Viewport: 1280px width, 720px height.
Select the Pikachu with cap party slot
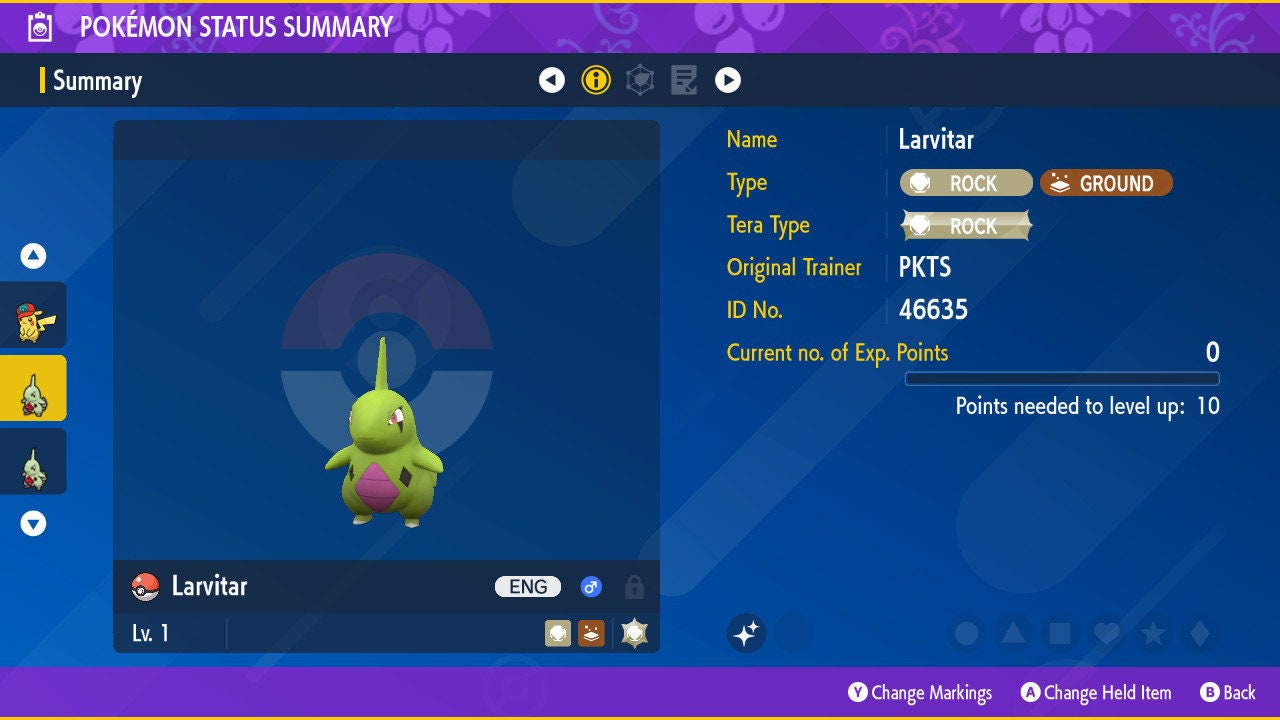click(x=33, y=315)
